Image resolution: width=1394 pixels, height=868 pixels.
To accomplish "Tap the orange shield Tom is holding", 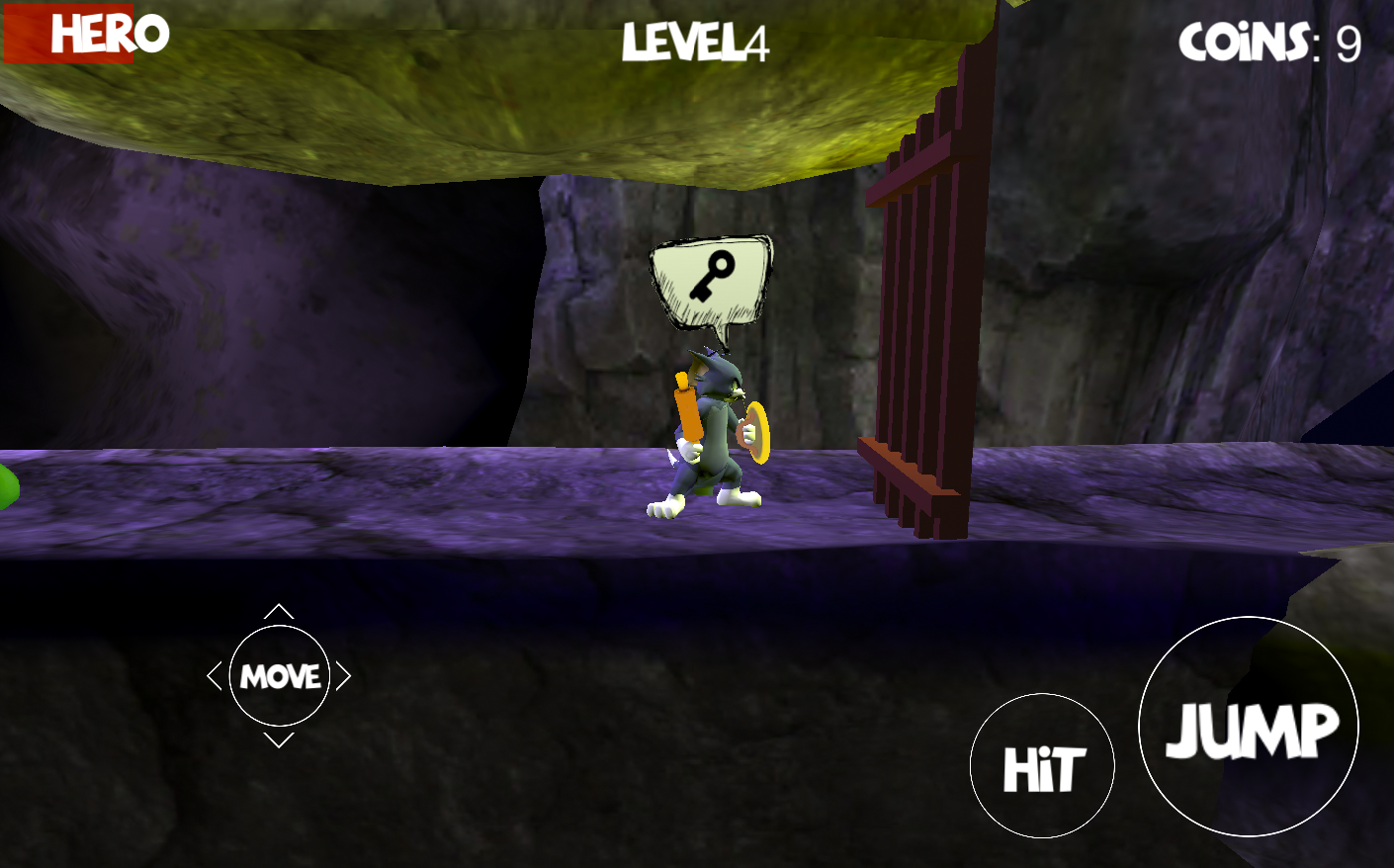I will point(756,432).
